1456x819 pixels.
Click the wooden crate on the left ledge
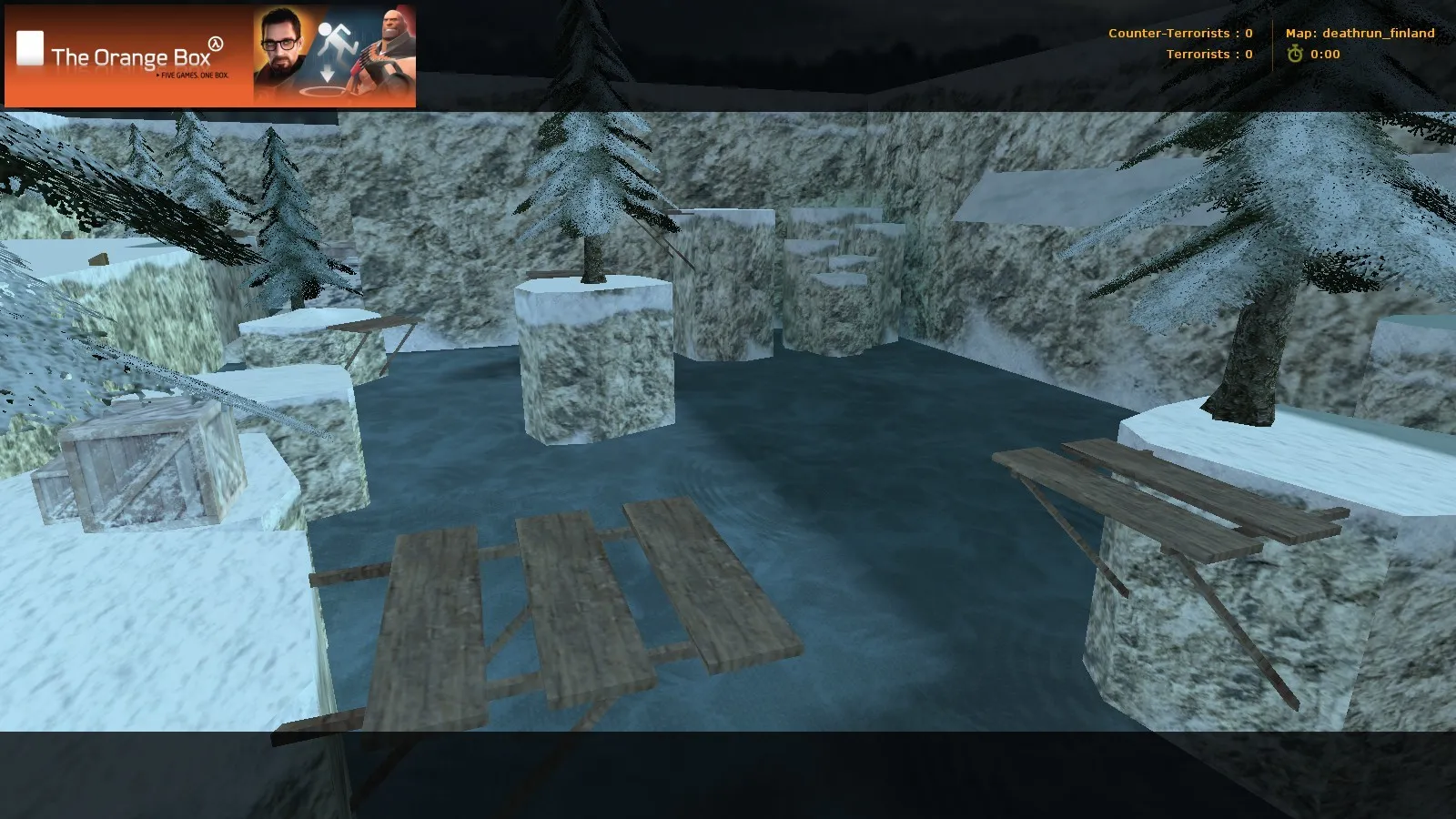coord(136,464)
